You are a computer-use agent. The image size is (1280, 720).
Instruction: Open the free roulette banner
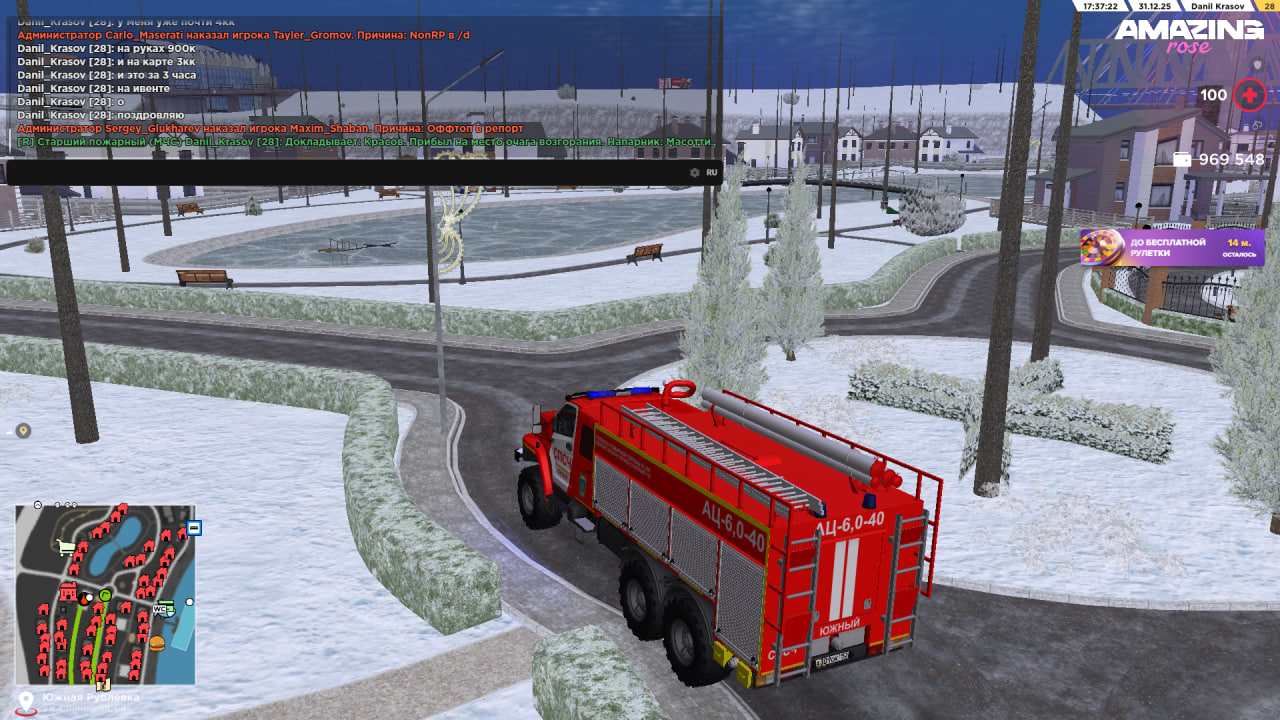point(1172,248)
